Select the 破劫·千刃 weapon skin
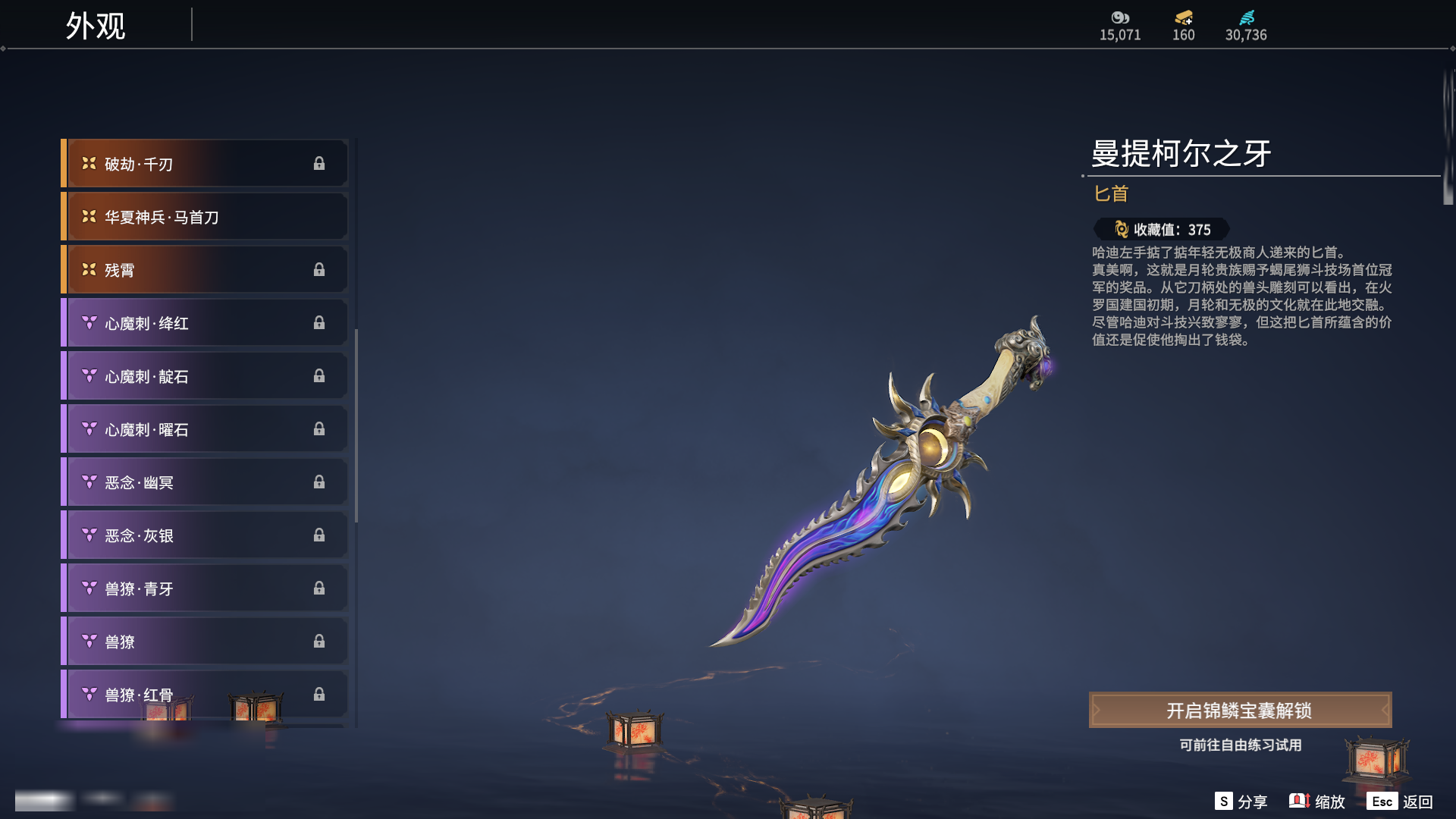 (x=206, y=164)
